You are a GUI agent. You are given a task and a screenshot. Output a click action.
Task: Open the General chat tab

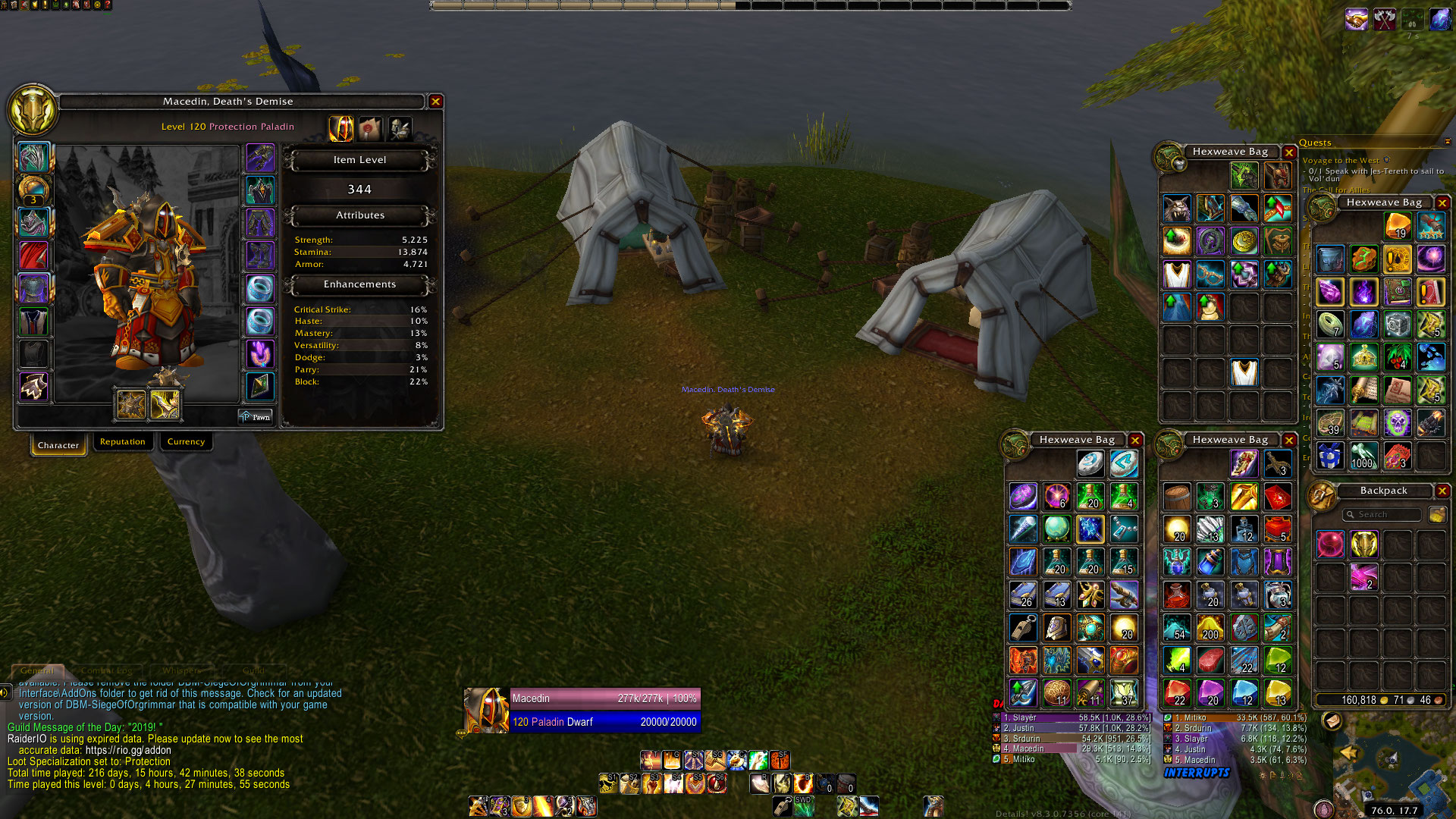point(37,670)
